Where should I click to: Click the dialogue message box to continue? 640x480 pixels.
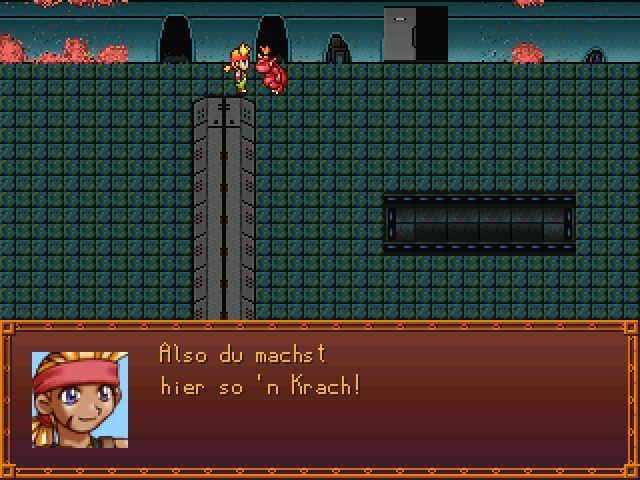tap(320, 400)
